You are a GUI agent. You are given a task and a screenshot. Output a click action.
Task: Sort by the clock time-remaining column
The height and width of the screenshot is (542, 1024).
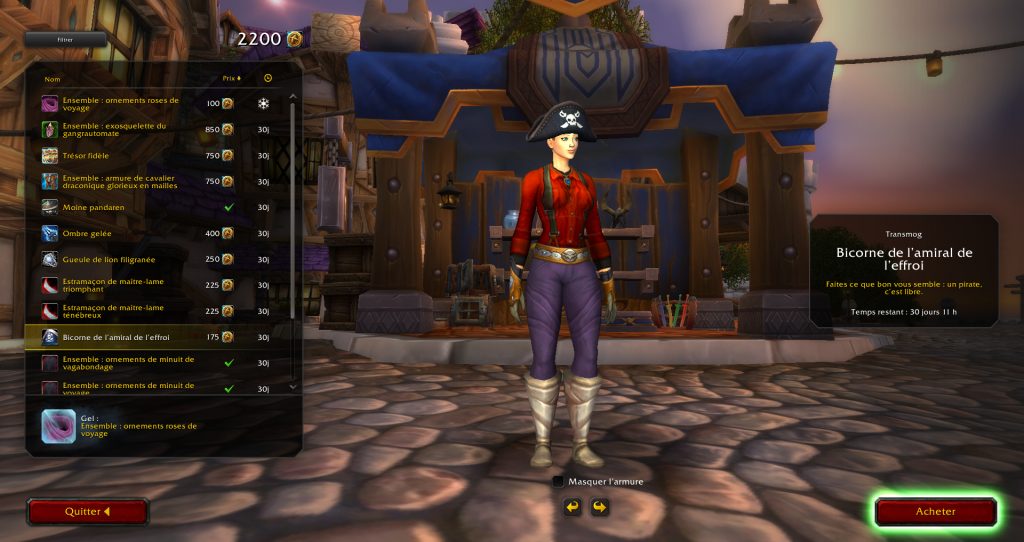(x=268, y=78)
